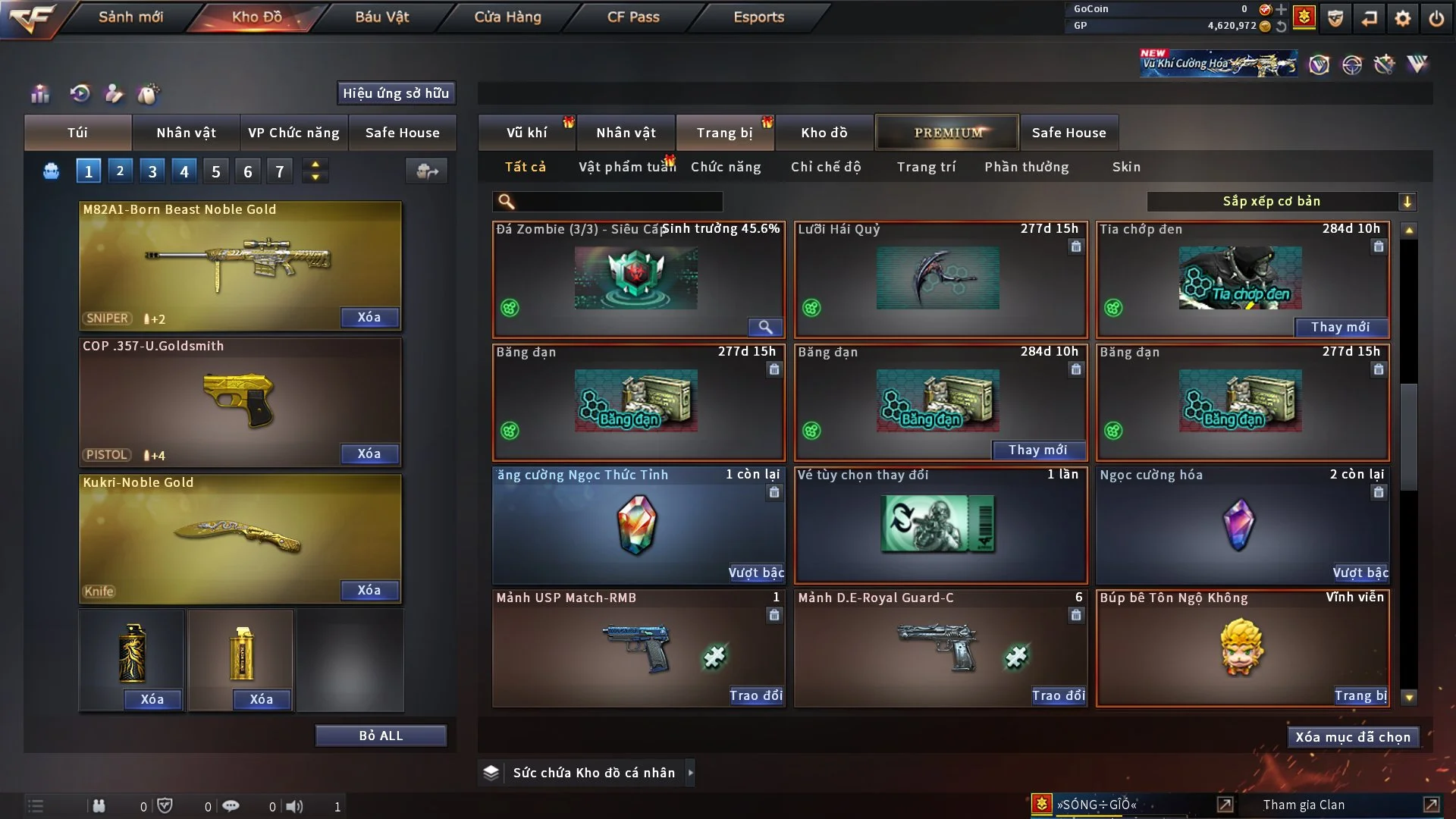
Task: Open Hiệu ứng sở hữu panel
Action: pos(396,93)
